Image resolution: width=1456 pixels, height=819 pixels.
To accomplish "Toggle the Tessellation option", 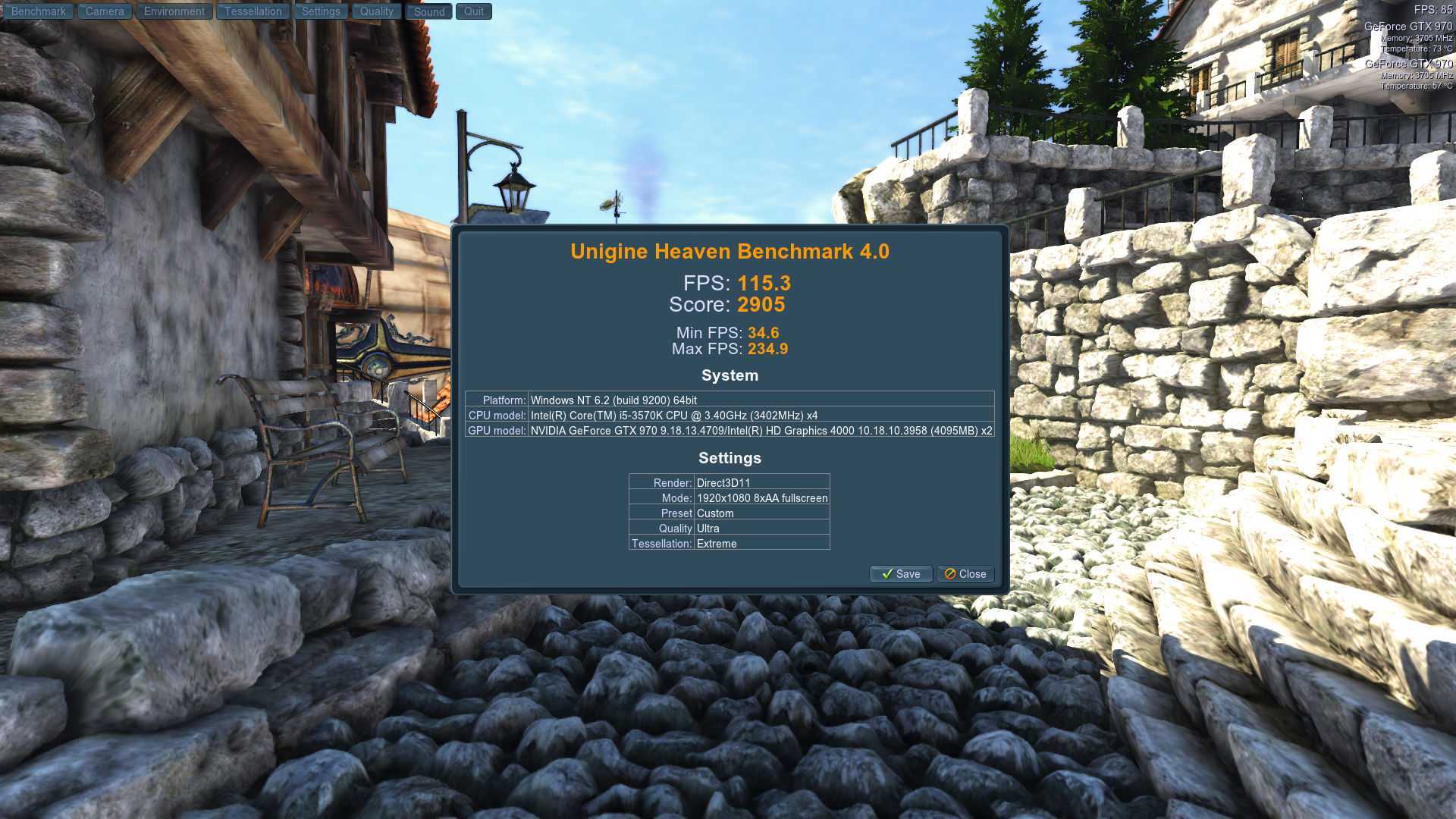I will pos(253,11).
